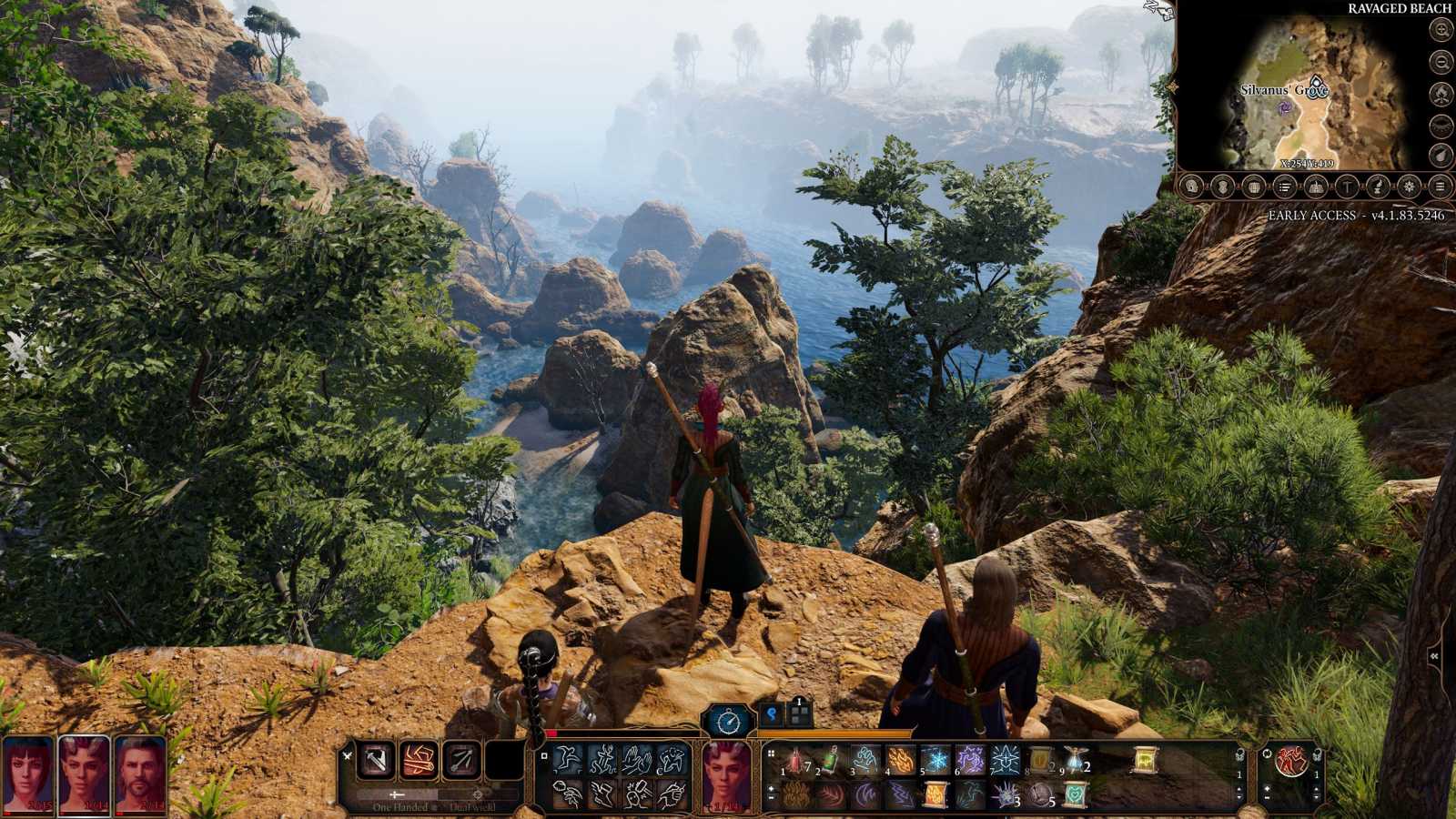Cast the purple lightning spell in slot 6
Screen dimensions: 1456x819
click(970, 760)
